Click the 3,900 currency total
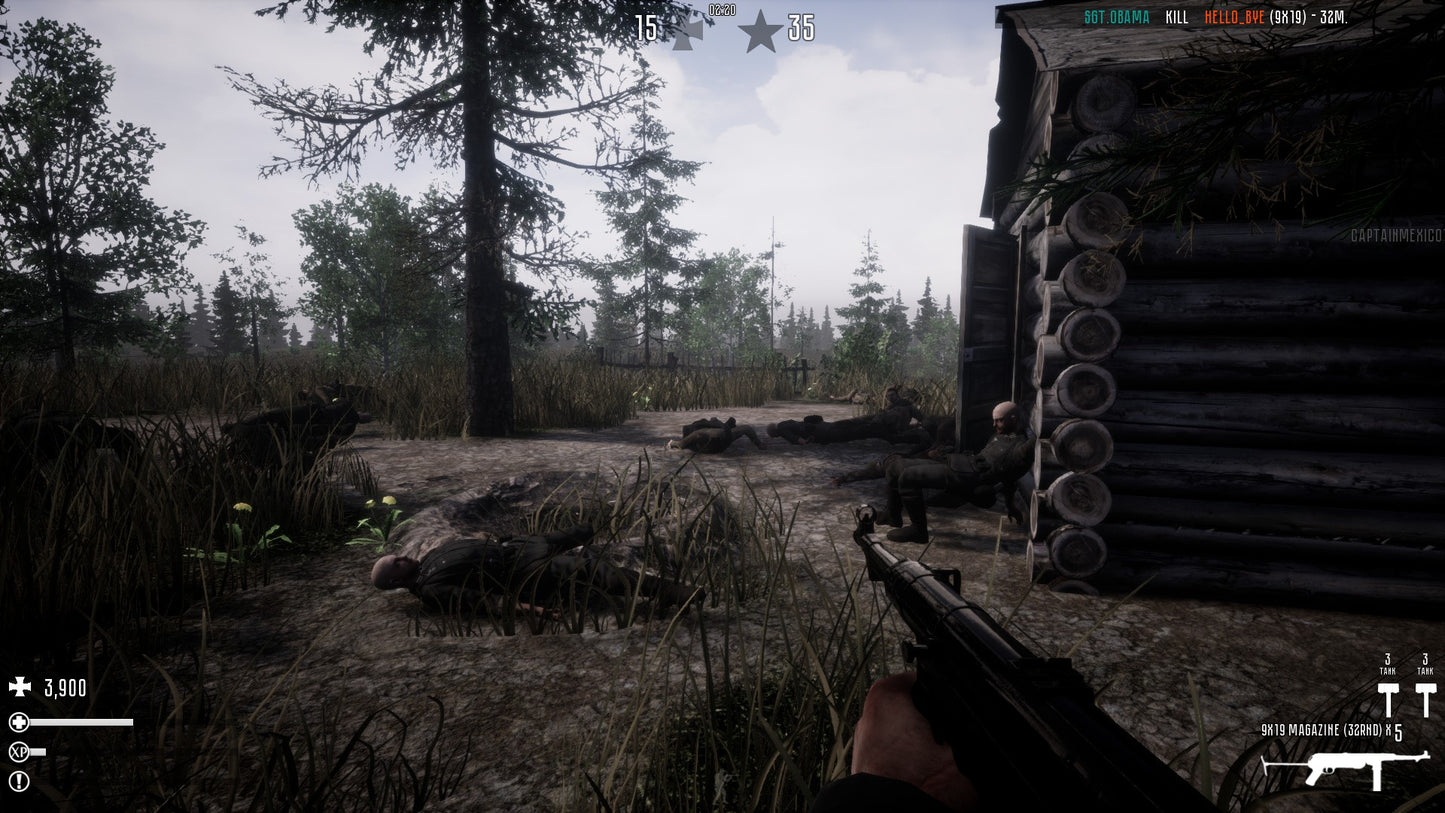The width and height of the screenshot is (1445, 813). coord(65,687)
